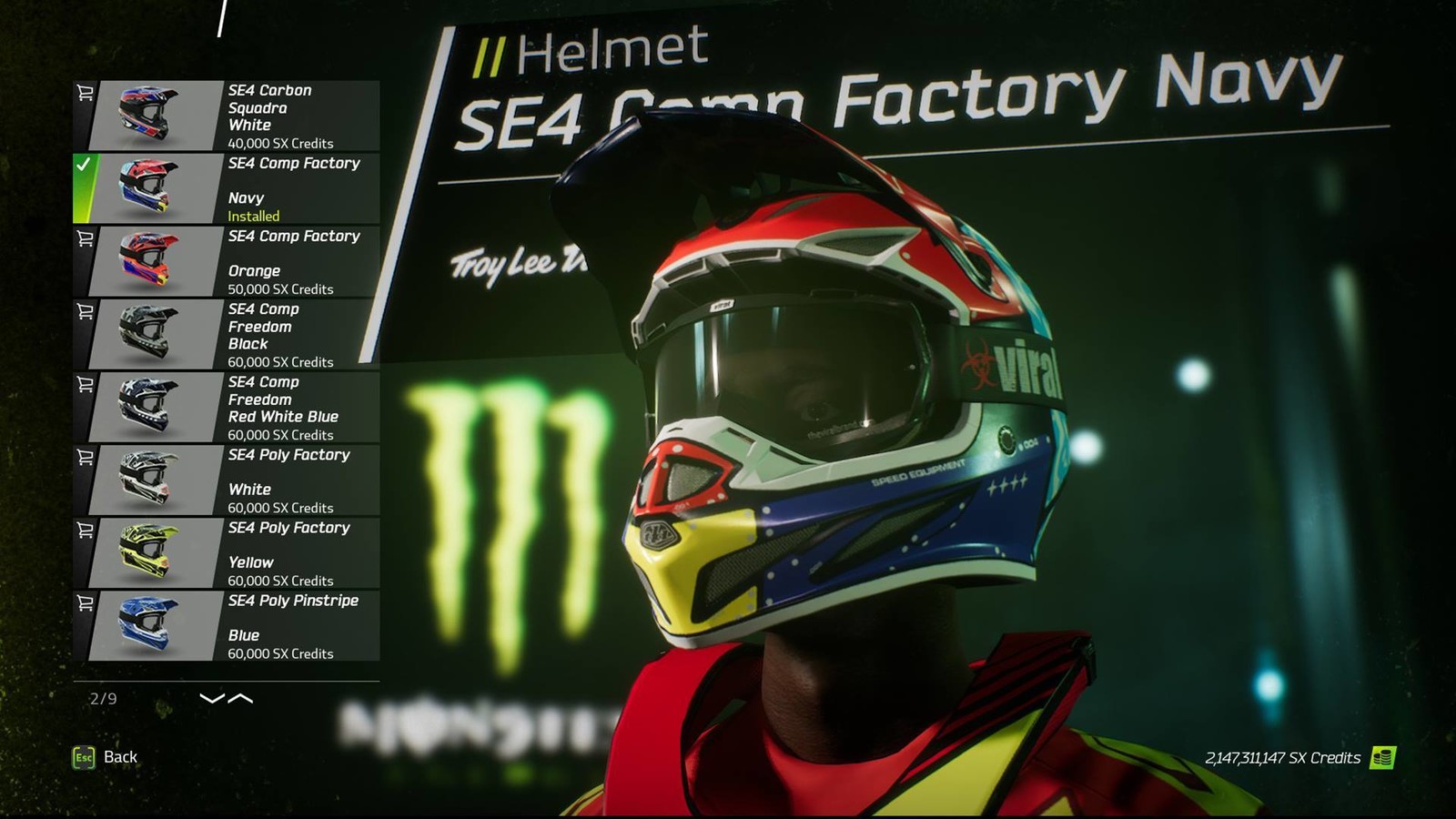Click the green checkmark on the installed Navy helmet

pos(85,166)
